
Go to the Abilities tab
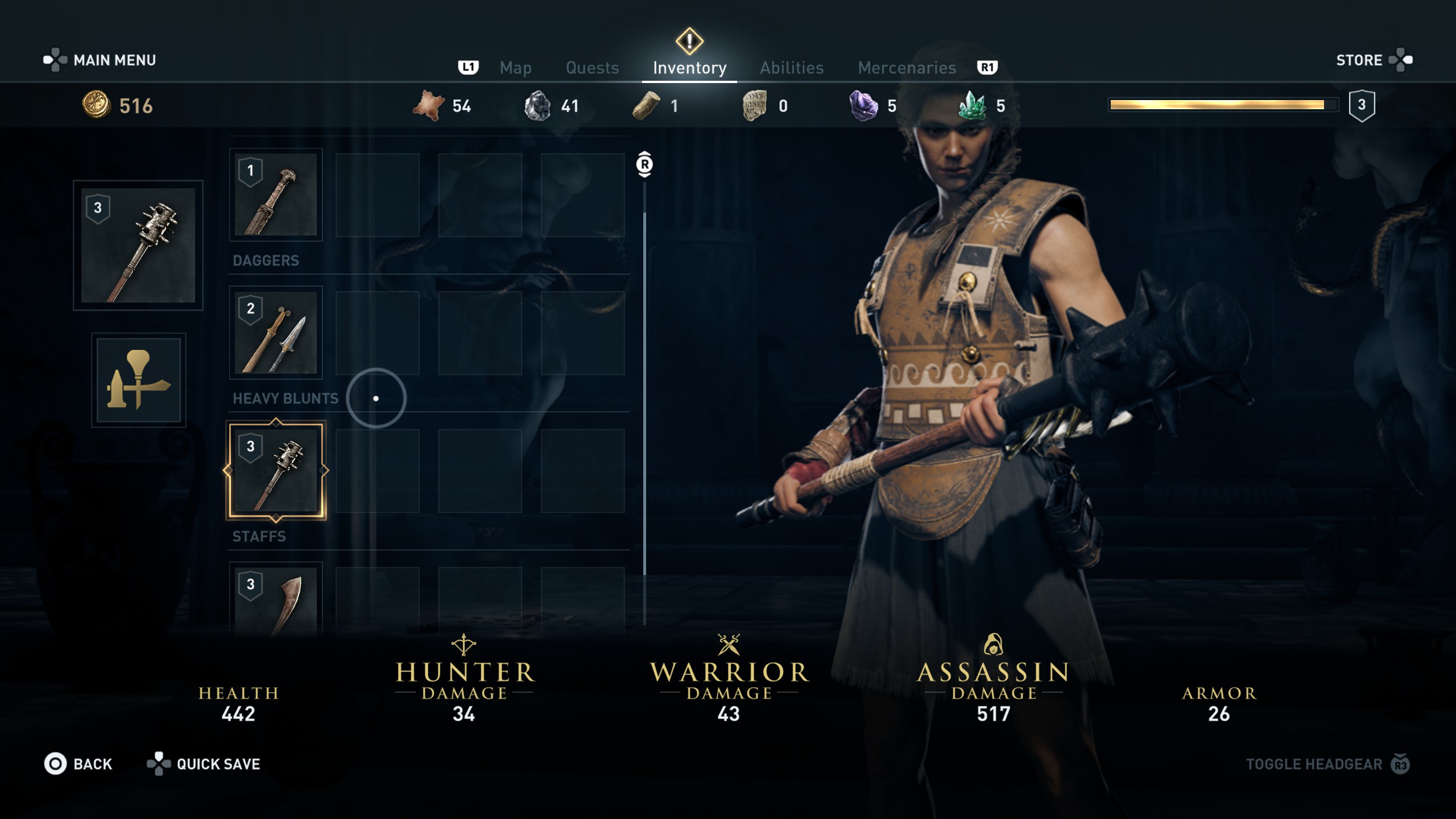[792, 68]
